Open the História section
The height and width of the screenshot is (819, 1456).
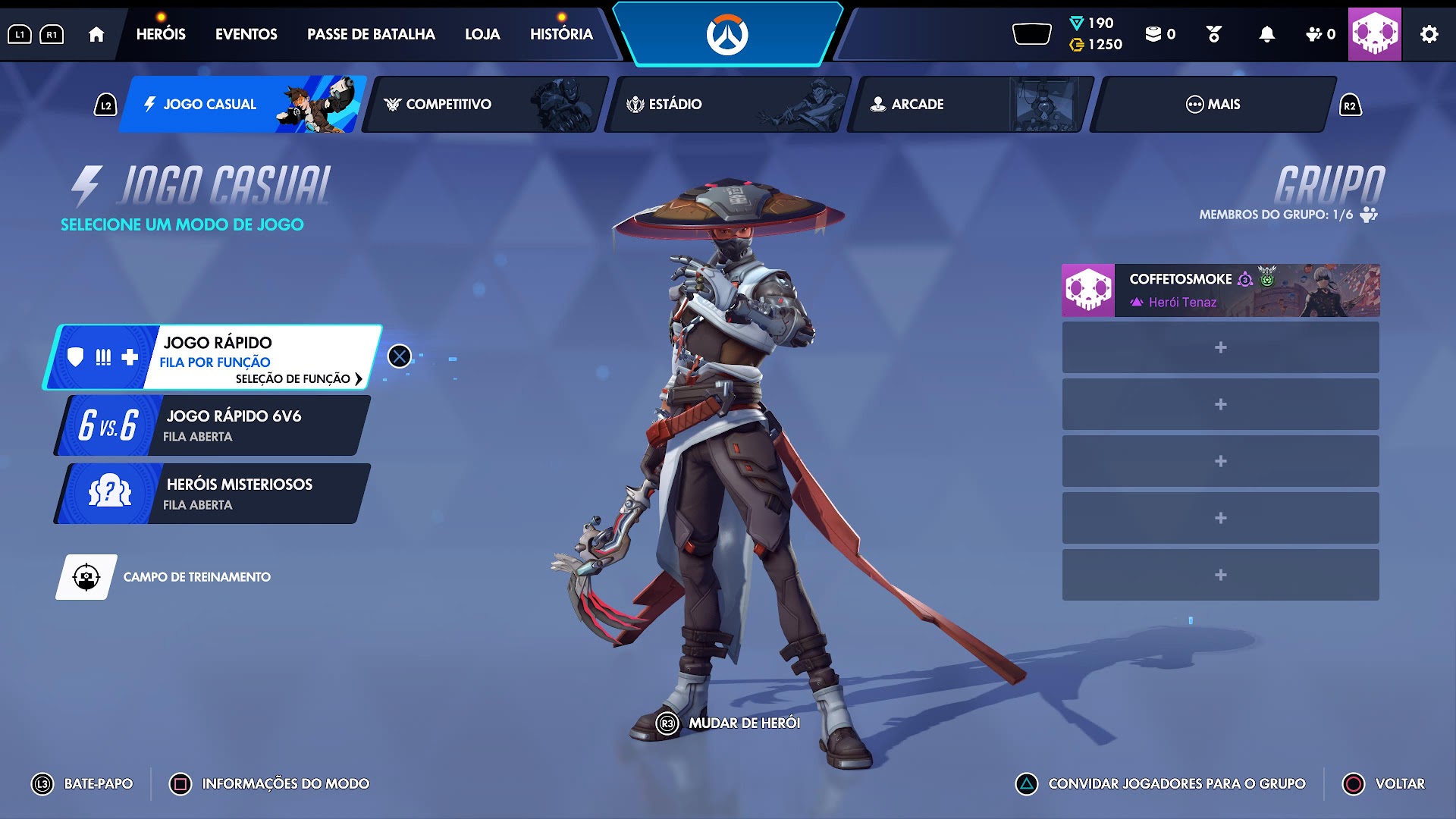(561, 34)
